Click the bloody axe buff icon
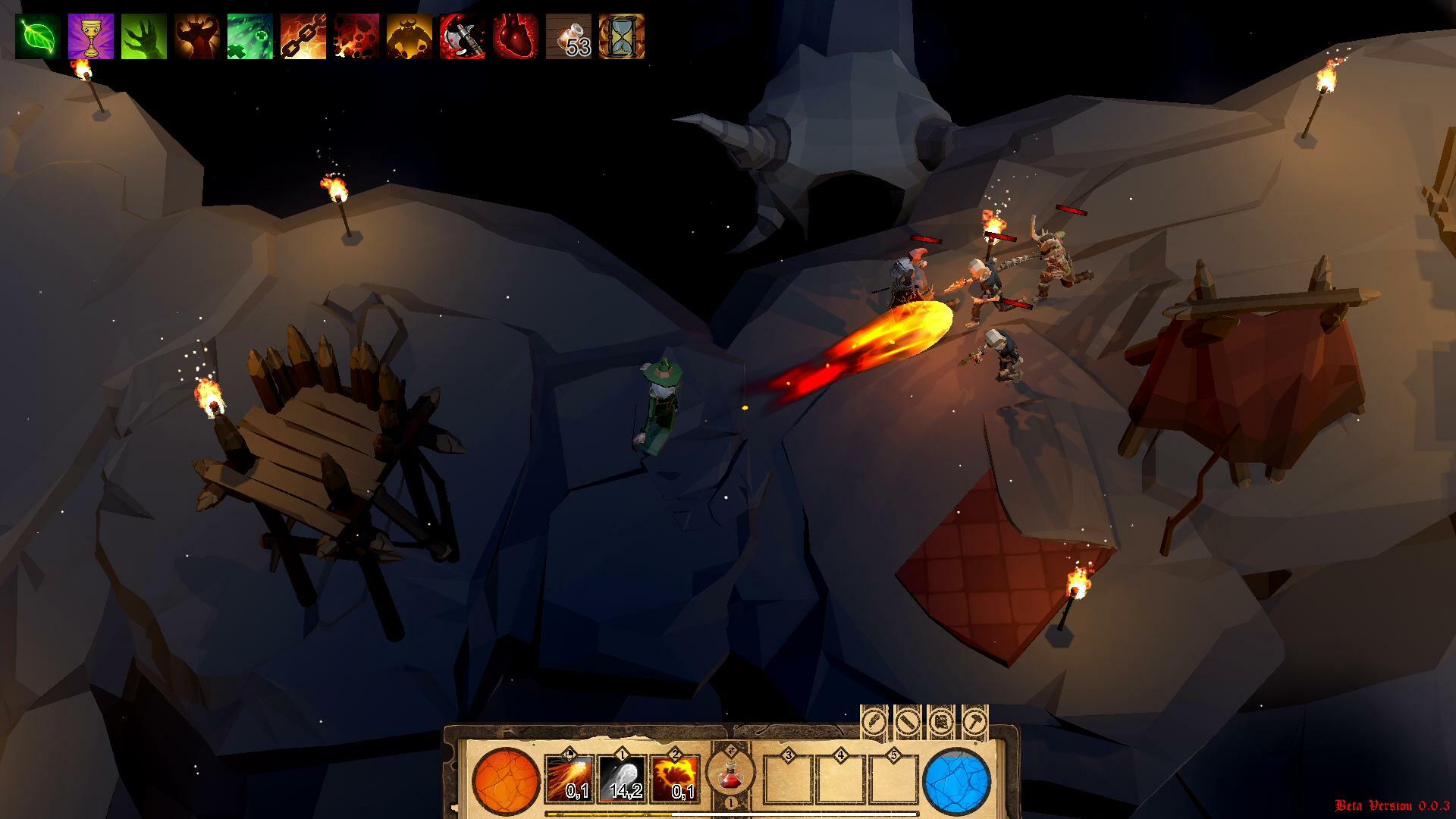Image resolution: width=1456 pixels, height=819 pixels. pyautogui.click(x=463, y=36)
